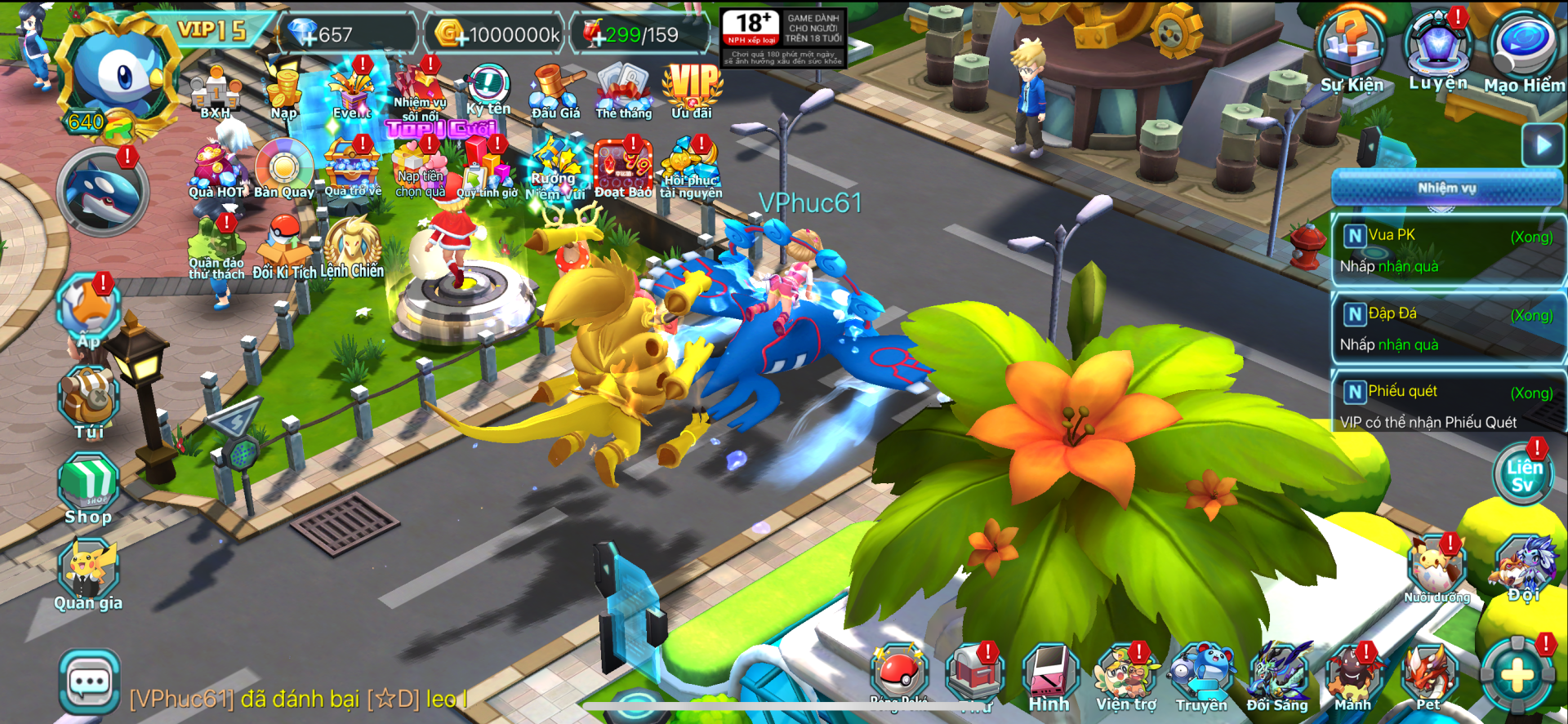Image resolution: width=1568 pixels, height=724 pixels.
Task: Open the Thẻ tháng monthly card
Action: 624,90
